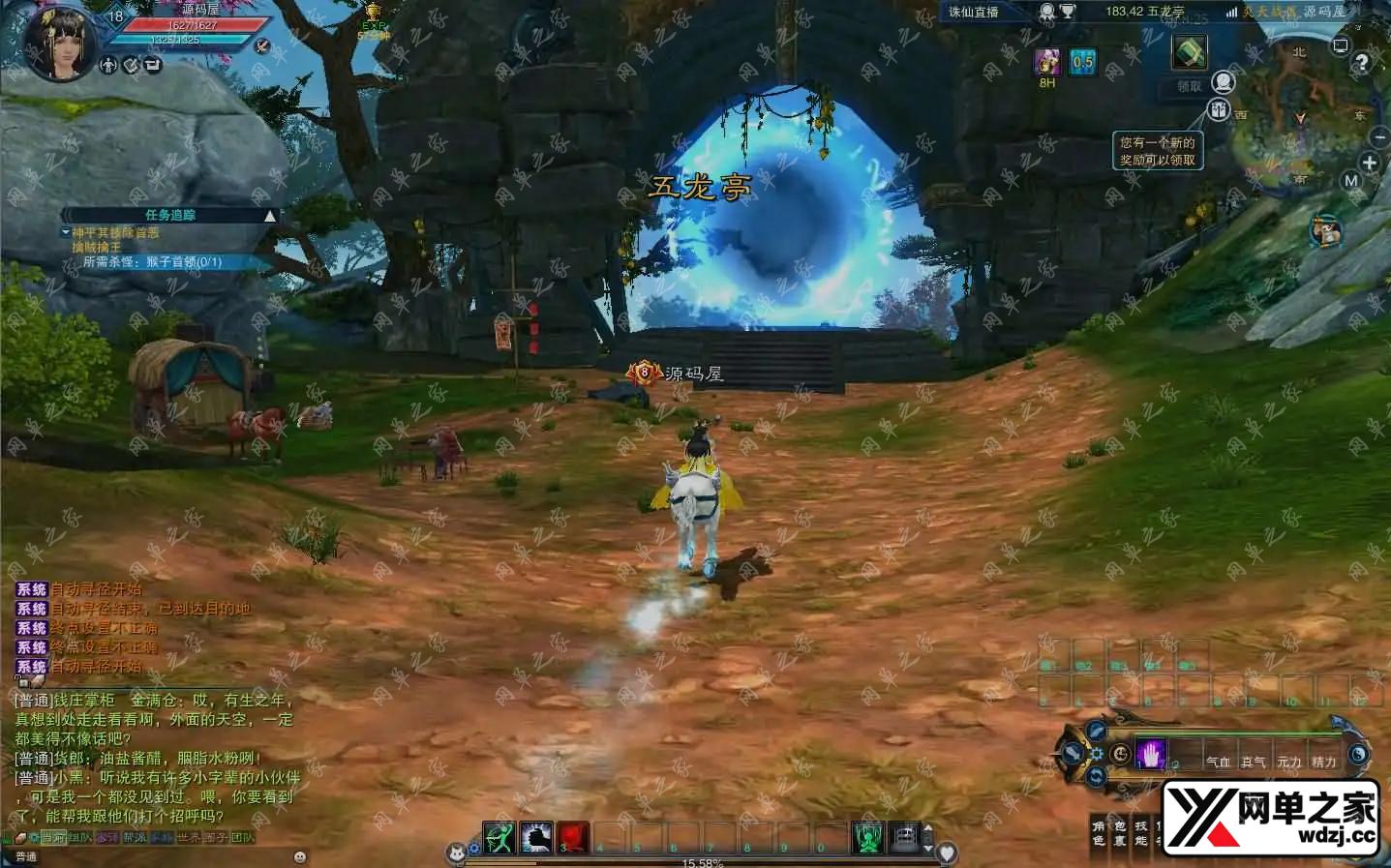This screenshot has width=1391, height=868.
Task: Collapse the 任务追踪 quest tracker
Action: click(270, 216)
